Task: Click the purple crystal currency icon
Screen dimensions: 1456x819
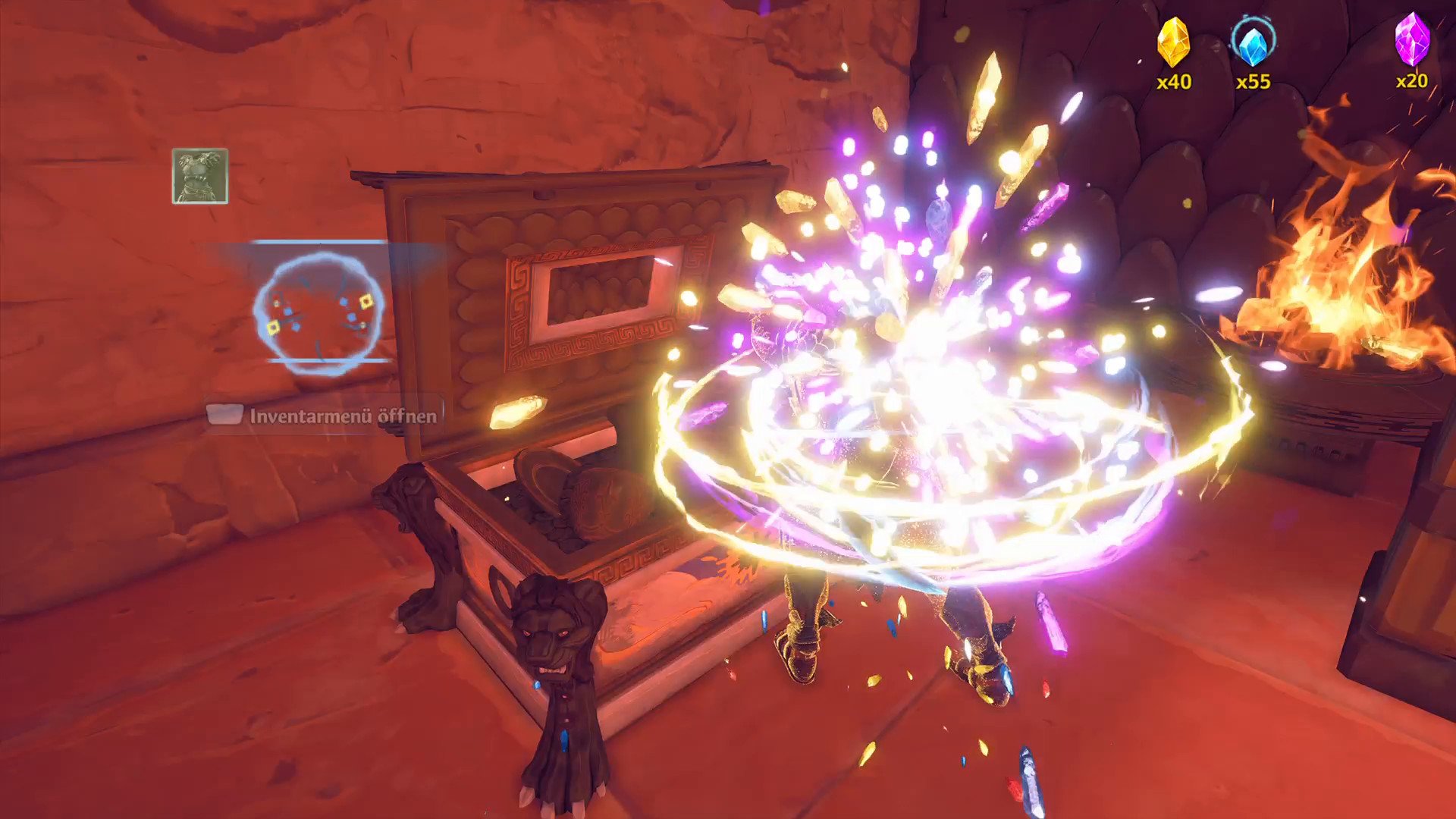Action: tap(1412, 39)
